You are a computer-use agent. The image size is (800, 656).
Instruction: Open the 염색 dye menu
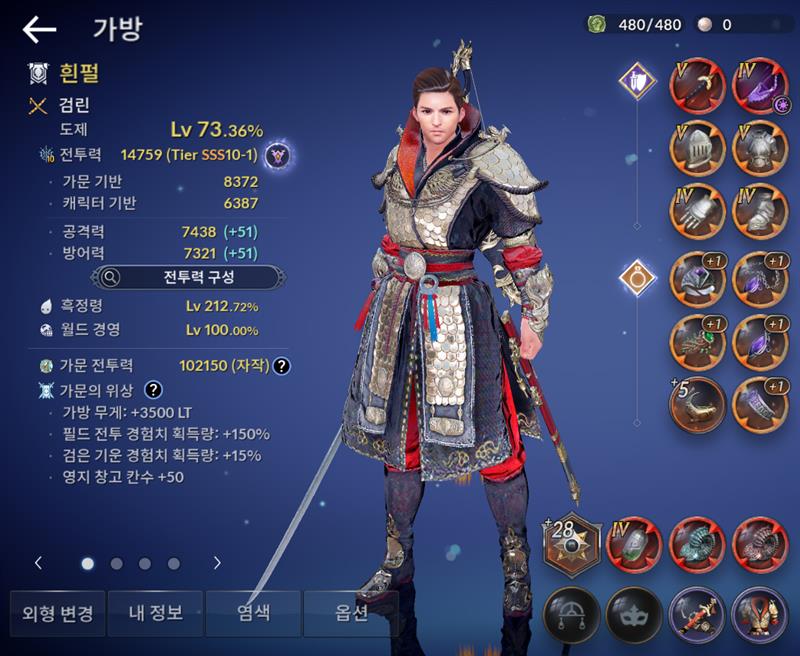click(x=253, y=613)
